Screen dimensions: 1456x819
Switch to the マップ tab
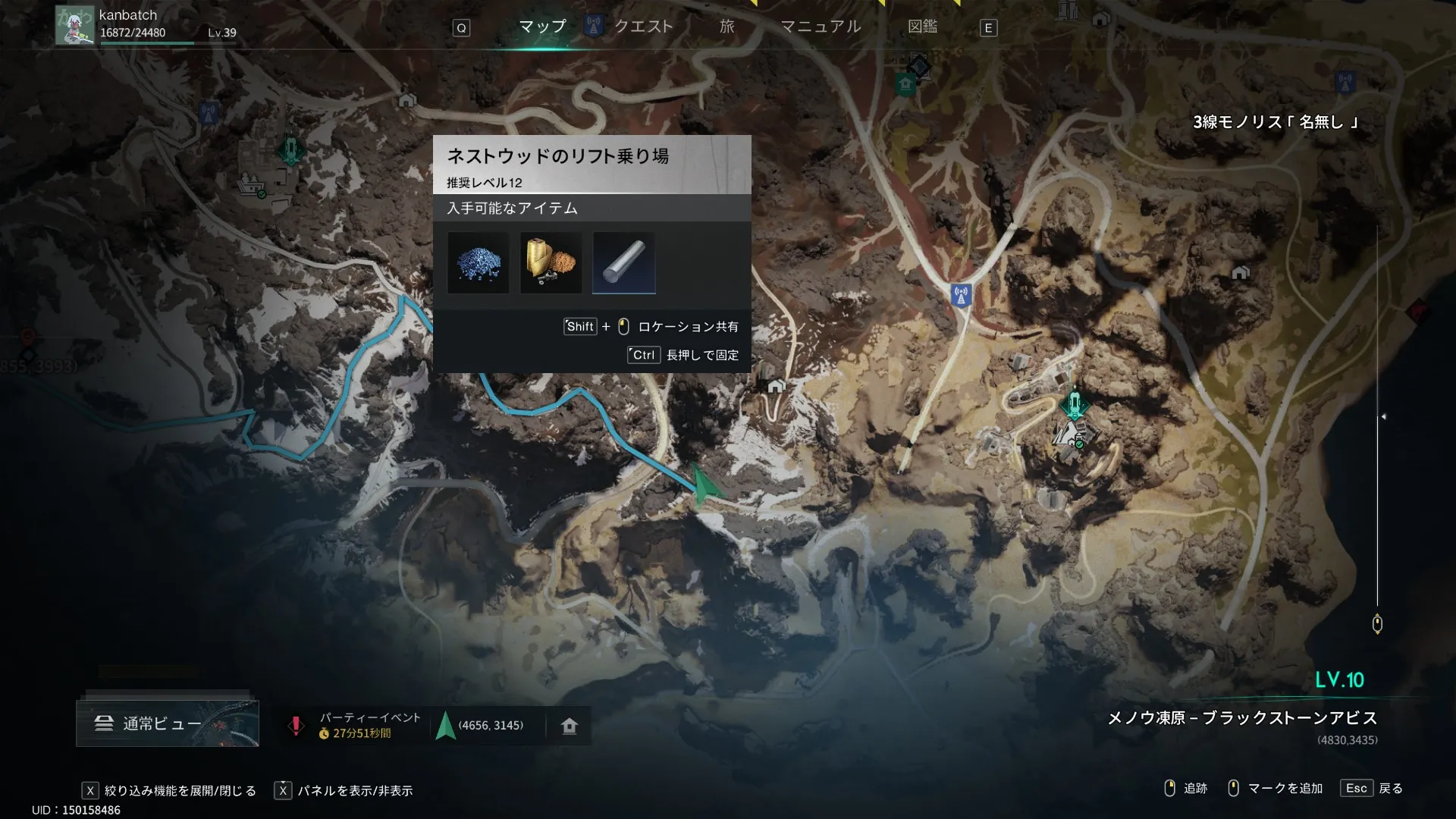(x=542, y=27)
